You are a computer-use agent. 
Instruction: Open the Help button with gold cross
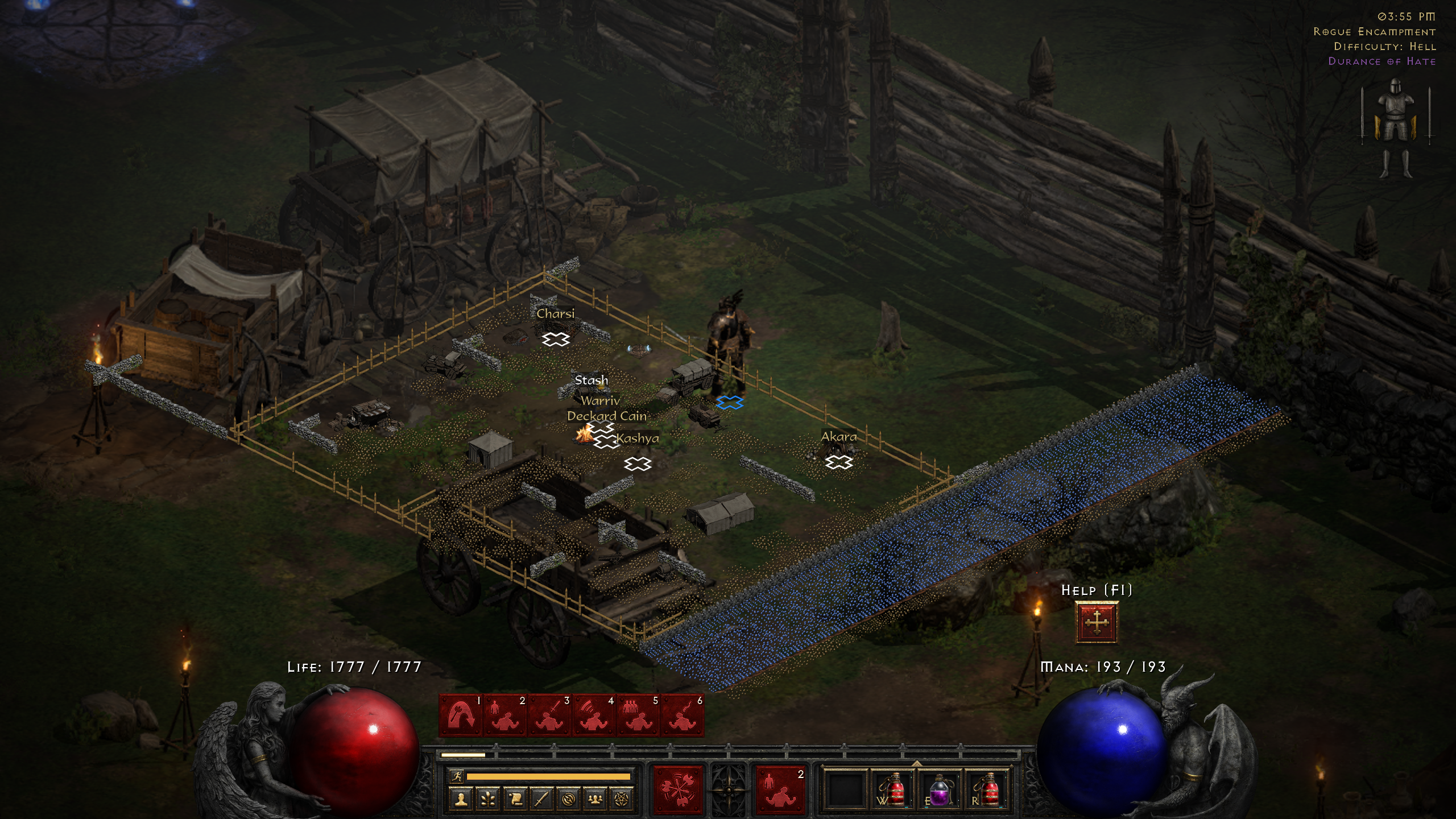click(1097, 622)
